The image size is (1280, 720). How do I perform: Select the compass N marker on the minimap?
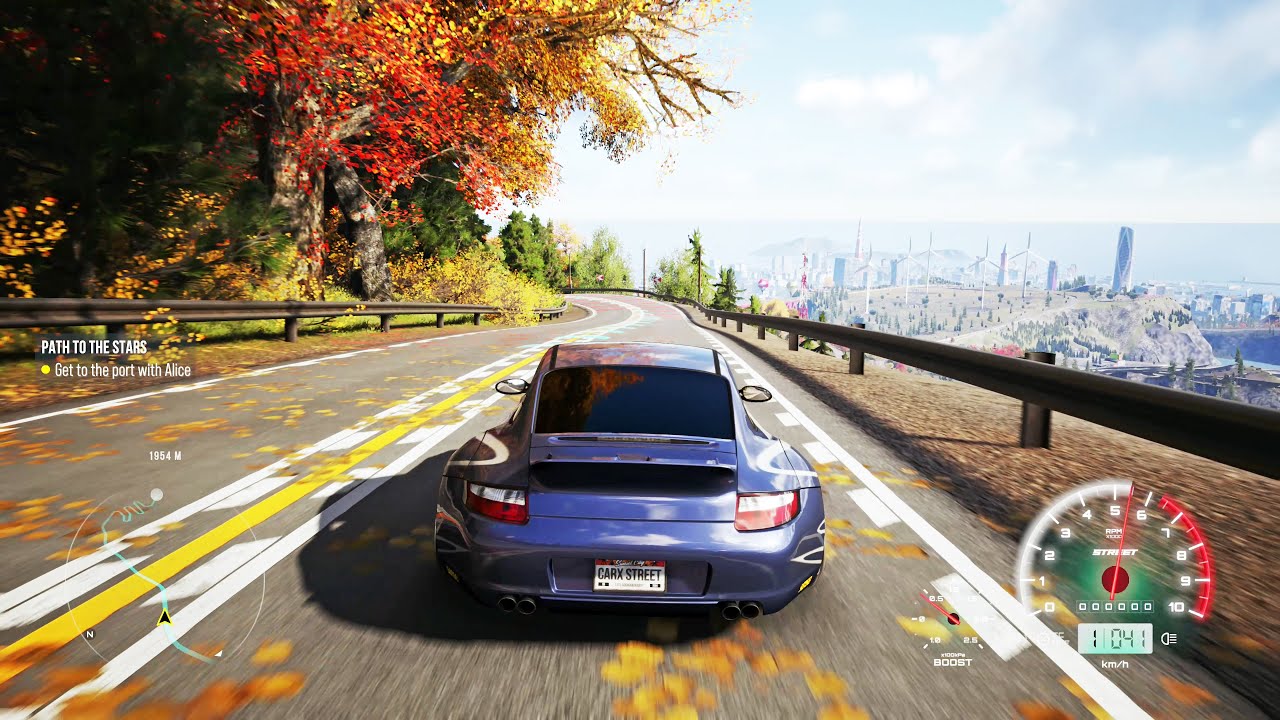pos(90,633)
